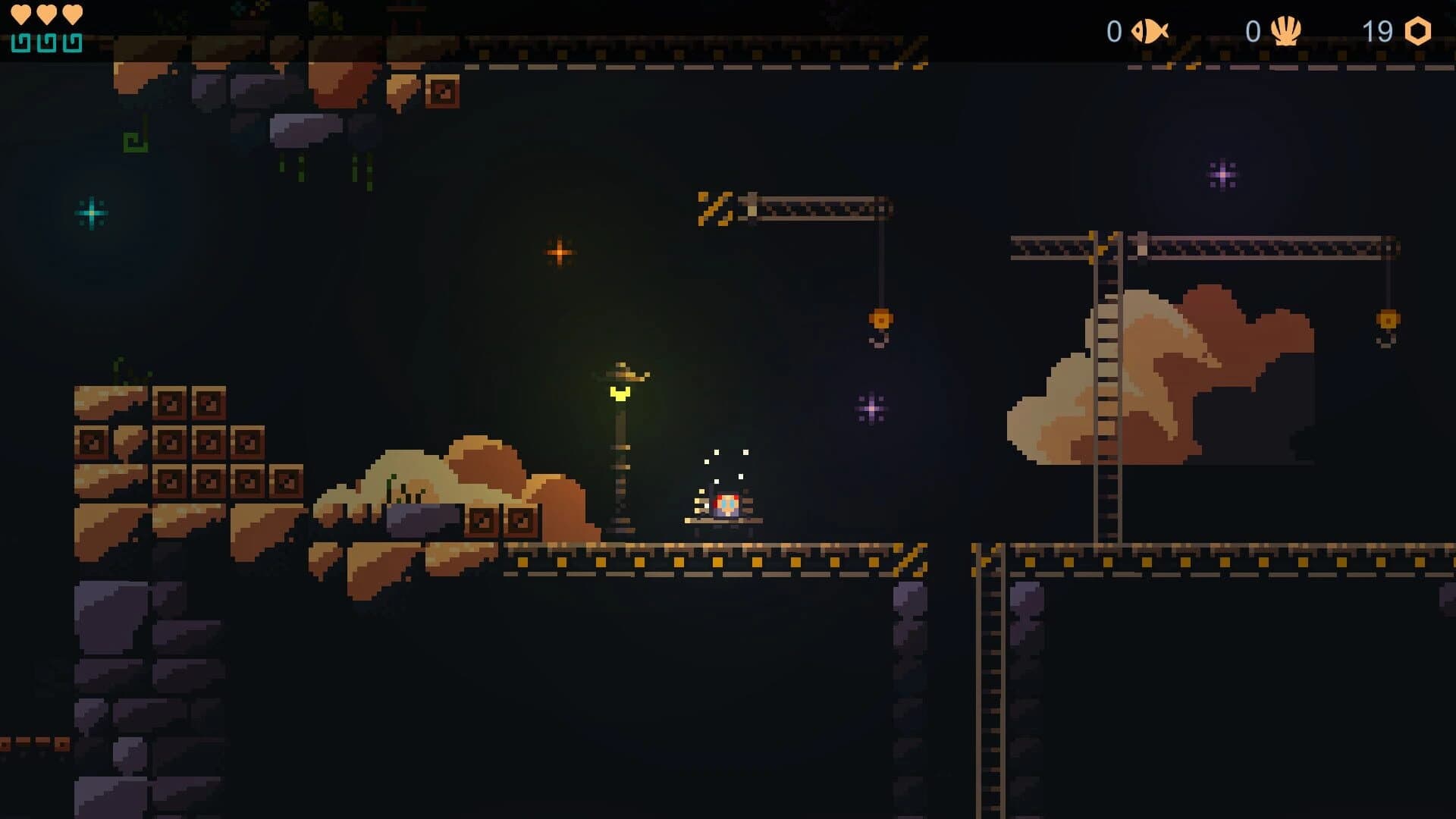This screenshot has width=1456, height=819.
Task: Click the first heart in the health bar
Action: point(22,13)
